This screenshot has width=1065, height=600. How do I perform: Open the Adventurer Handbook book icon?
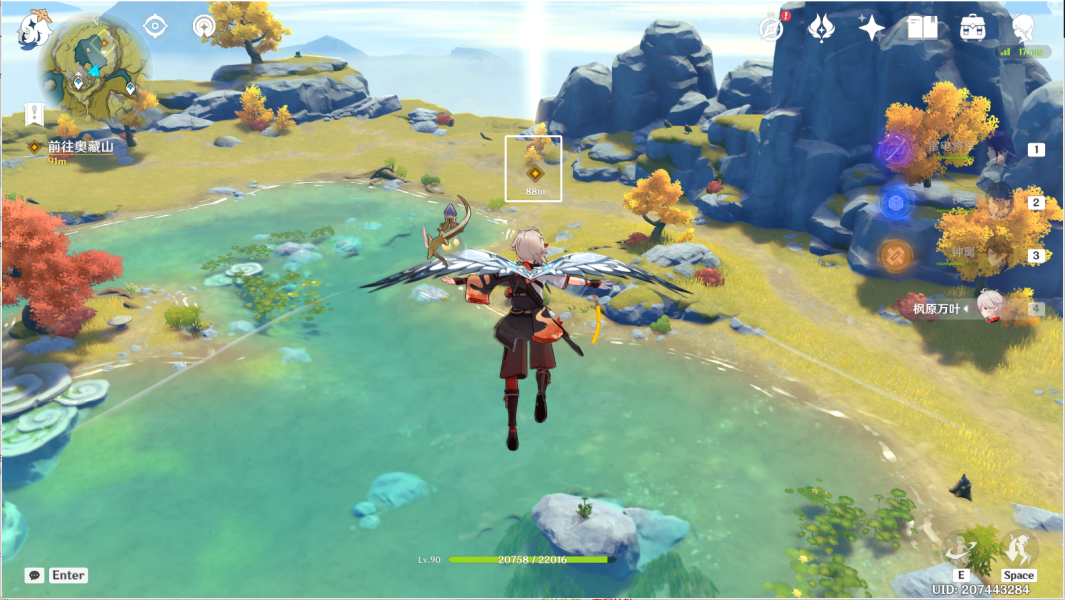pyautogui.click(x=922, y=28)
